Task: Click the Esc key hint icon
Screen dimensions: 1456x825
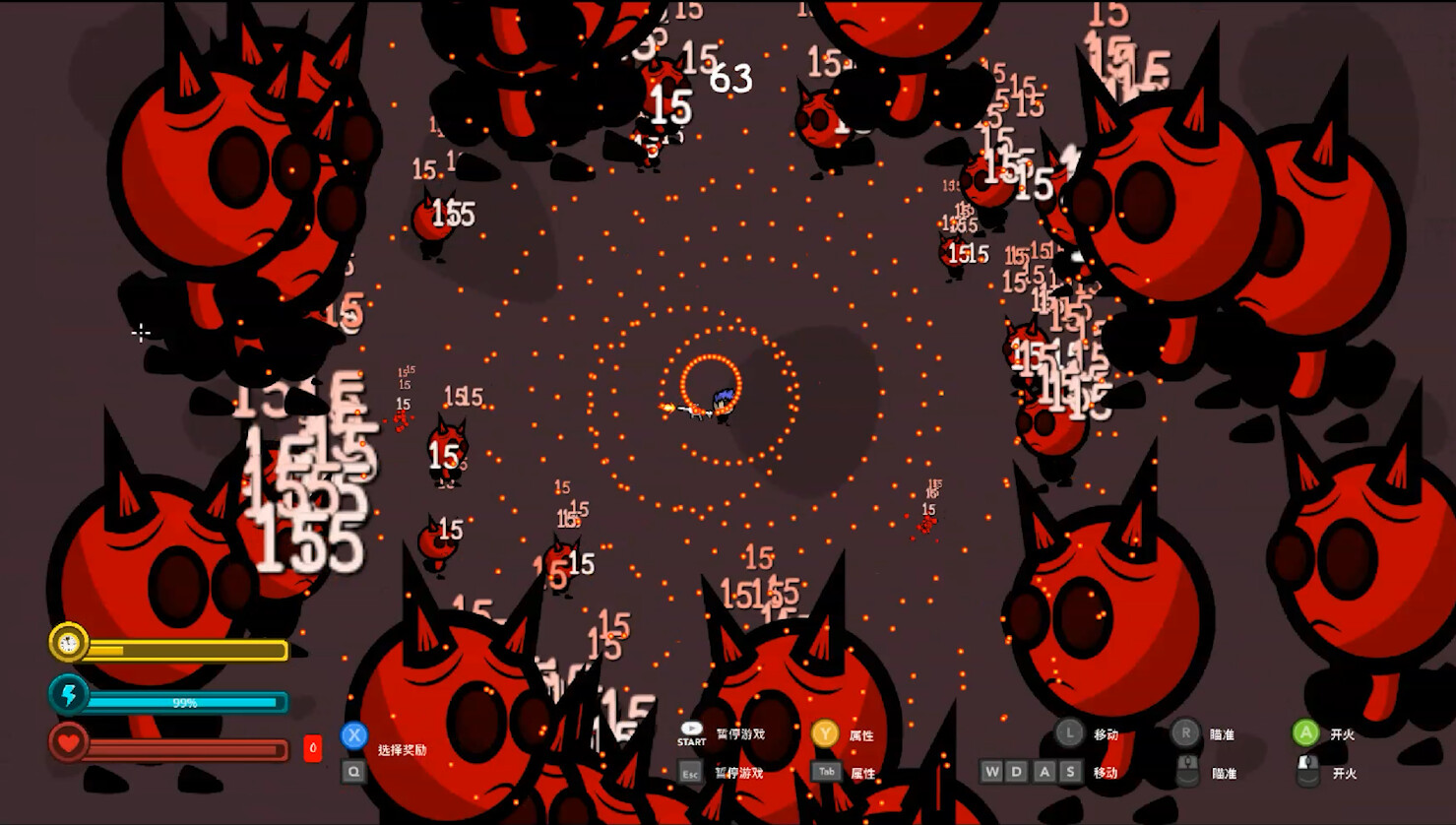Action: click(689, 774)
